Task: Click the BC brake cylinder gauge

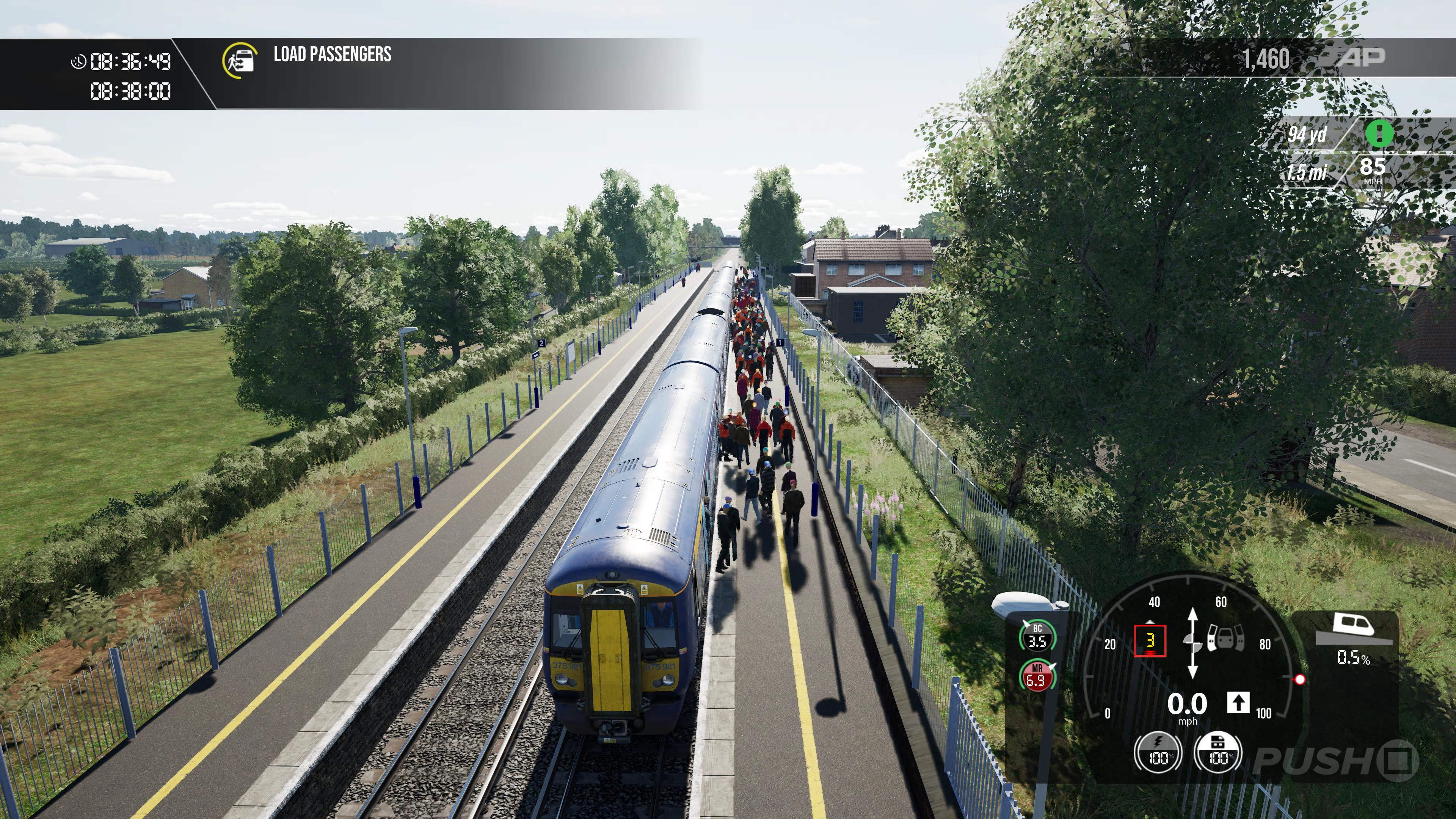Action: pyautogui.click(x=1037, y=637)
